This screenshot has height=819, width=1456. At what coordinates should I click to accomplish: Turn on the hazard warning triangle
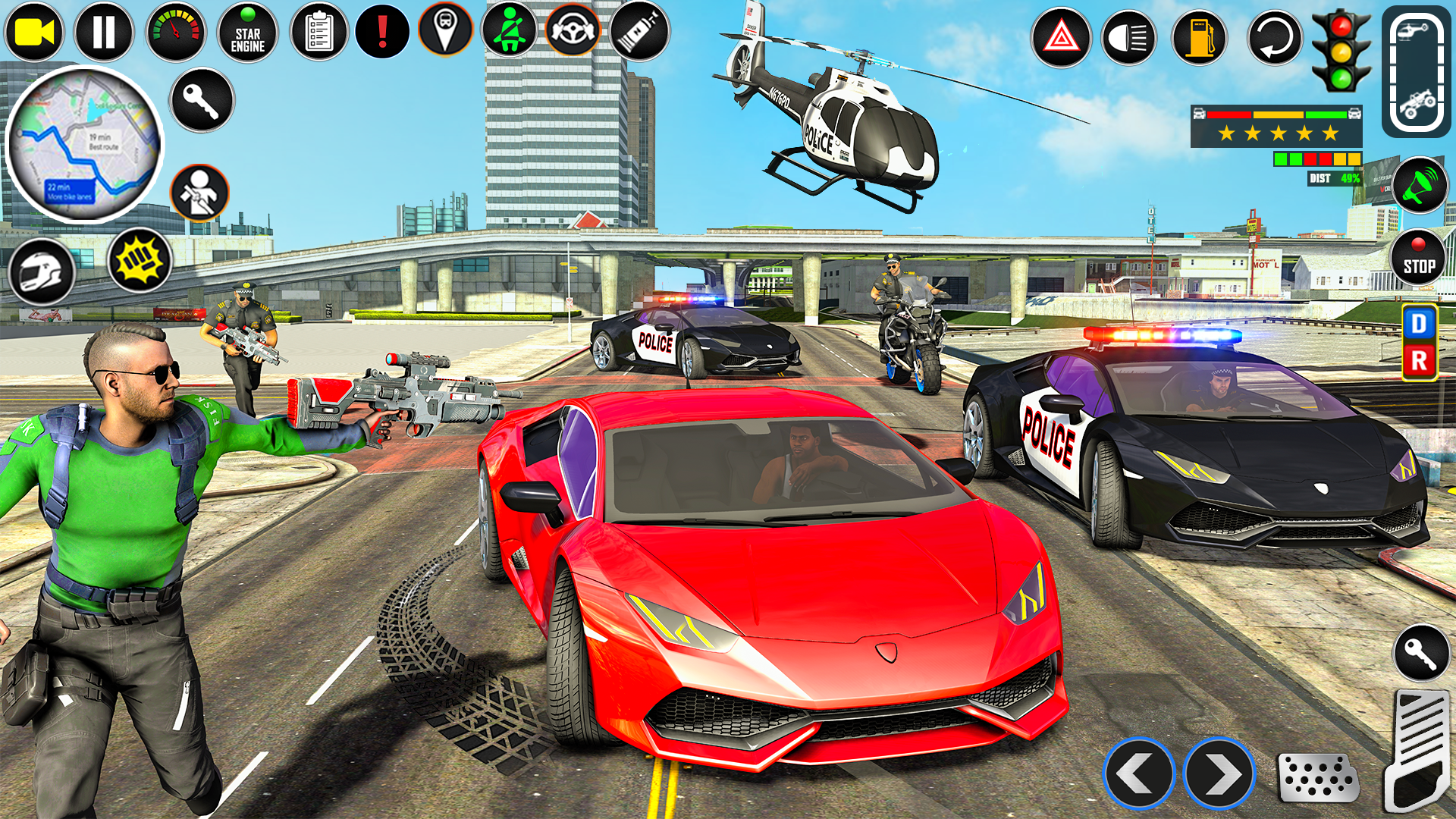click(x=1061, y=37)
